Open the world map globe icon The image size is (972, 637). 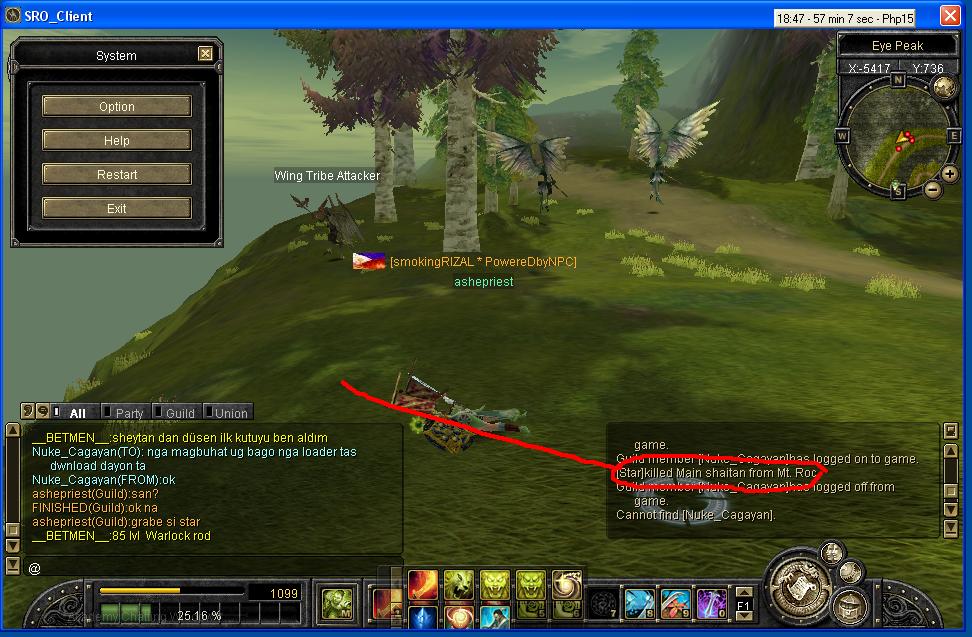(943, 86)
